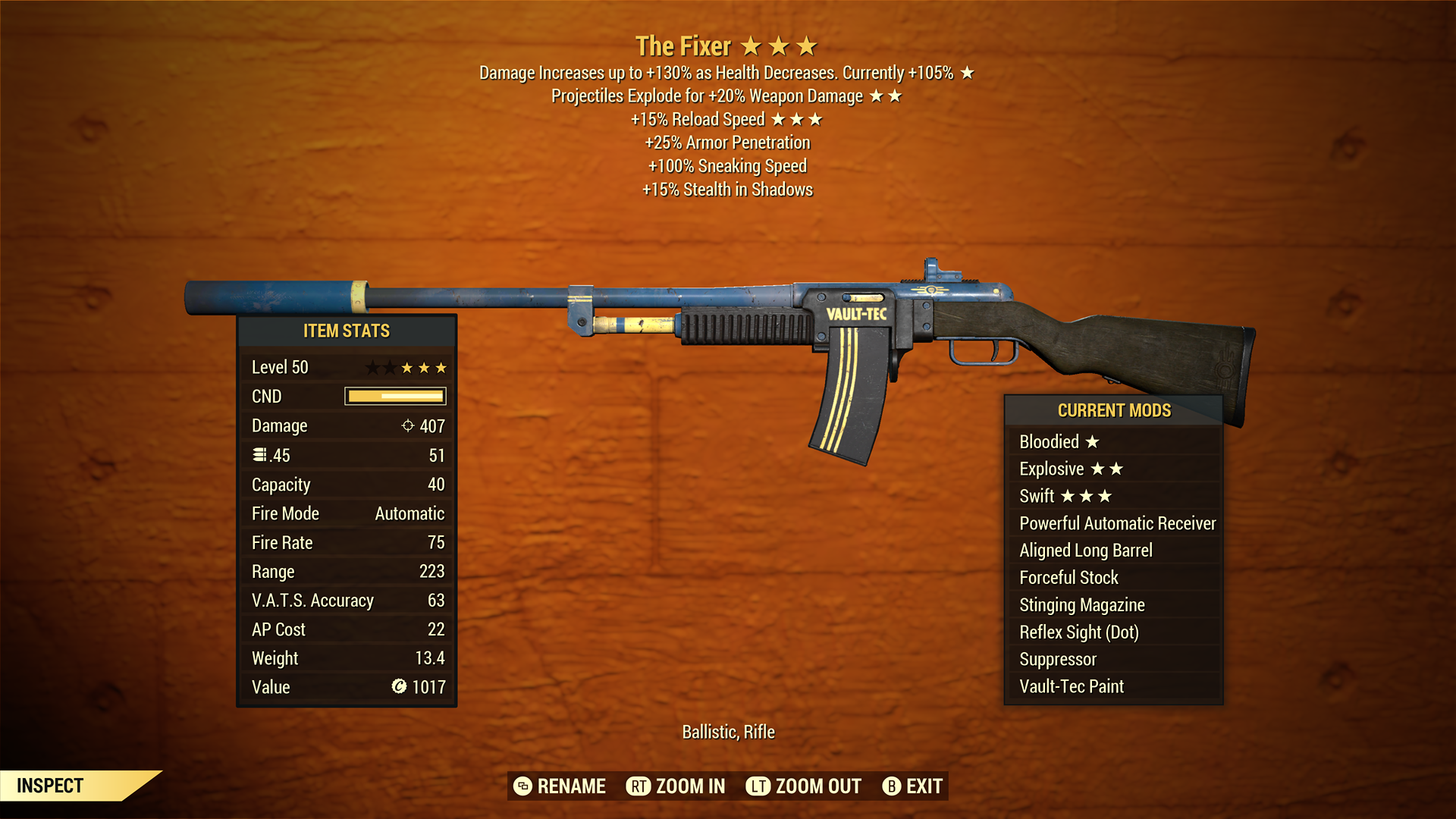Click the crosshair icon beside Damage 407
Image resolution: width=1456 pixels, height=819 pixels.
tap(407, 425)
